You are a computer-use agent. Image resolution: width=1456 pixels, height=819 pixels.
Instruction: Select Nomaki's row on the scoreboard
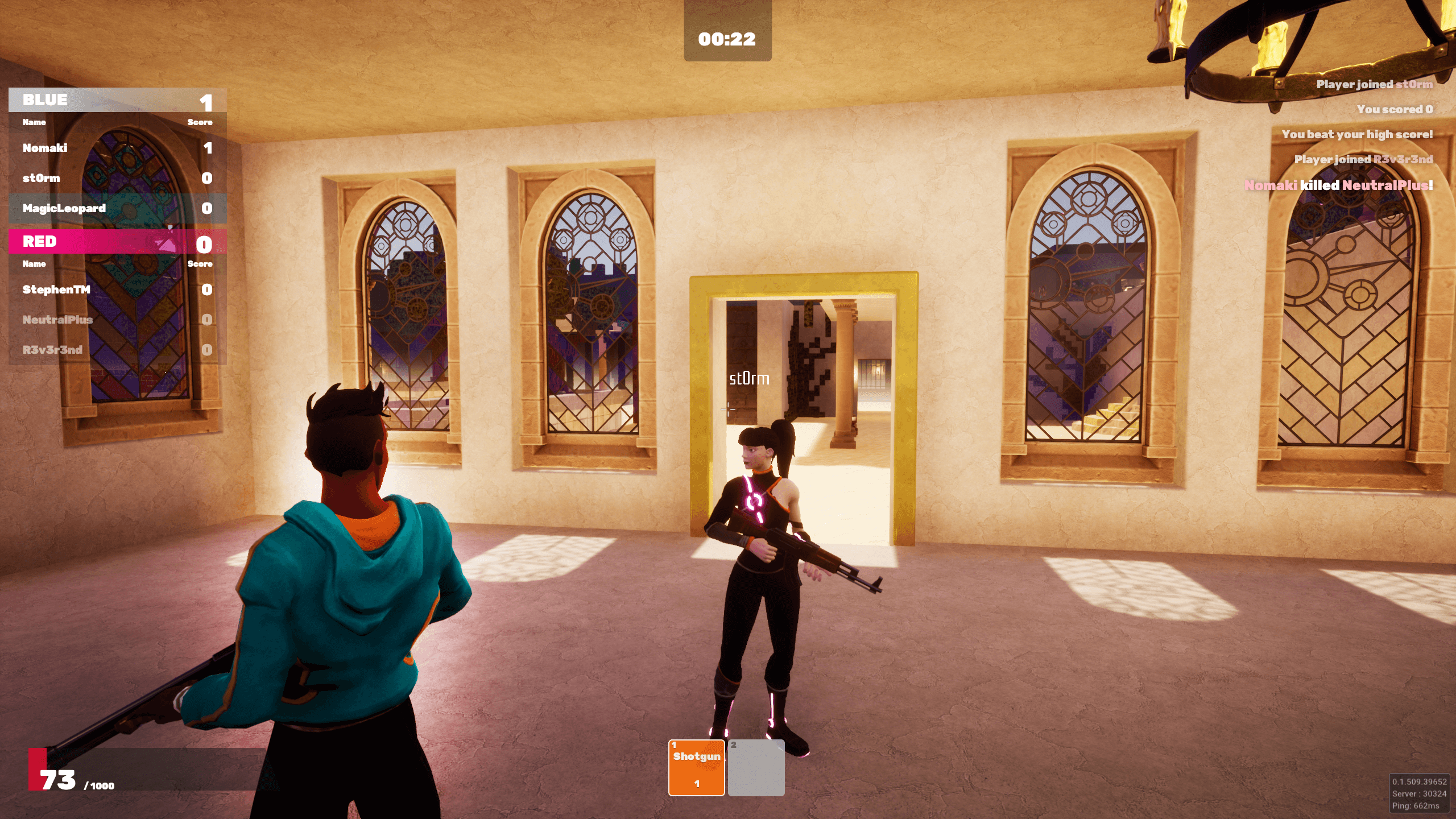coord(117,148)
